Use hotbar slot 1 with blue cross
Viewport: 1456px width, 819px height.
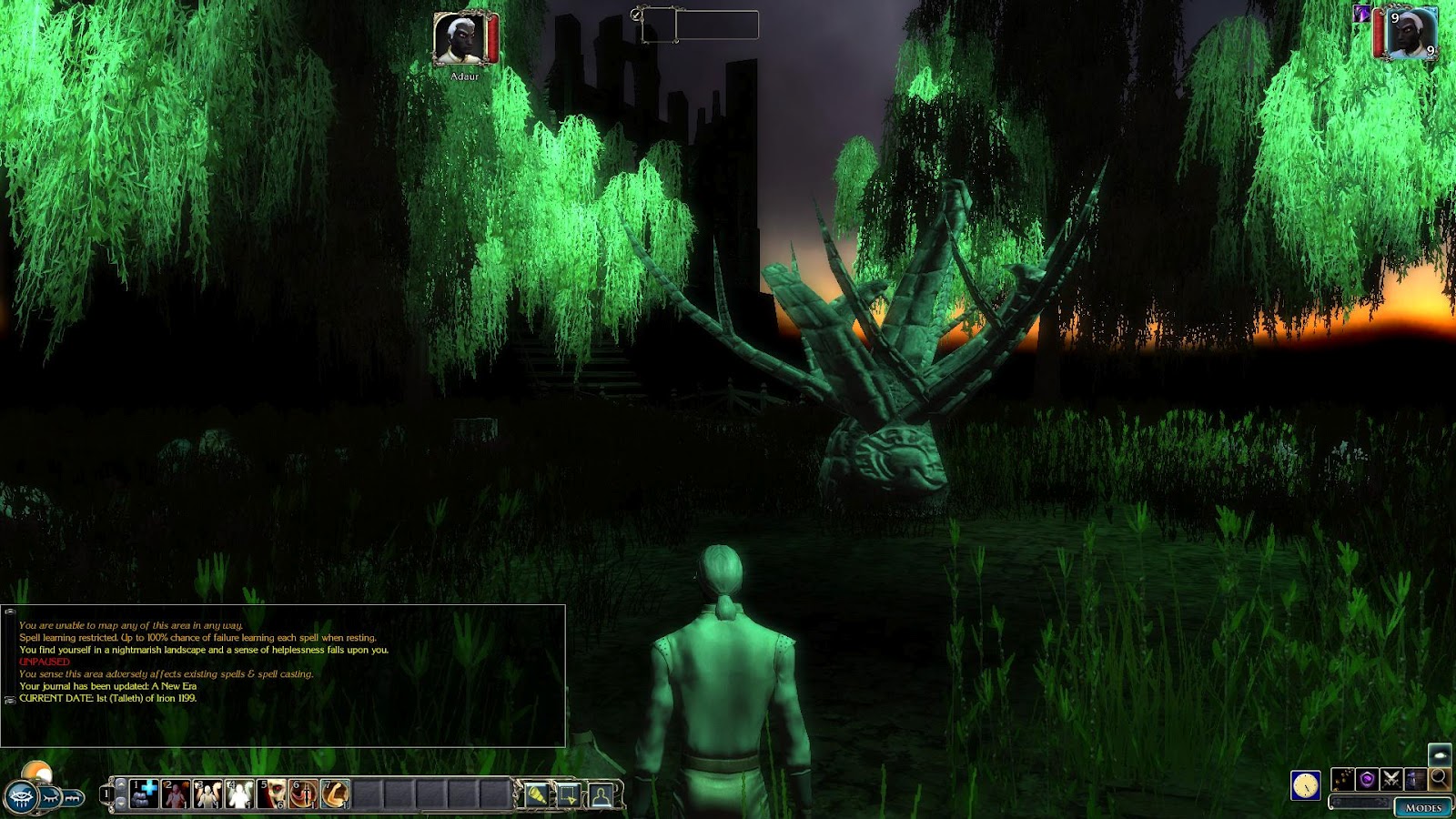[x=144, y=794]
